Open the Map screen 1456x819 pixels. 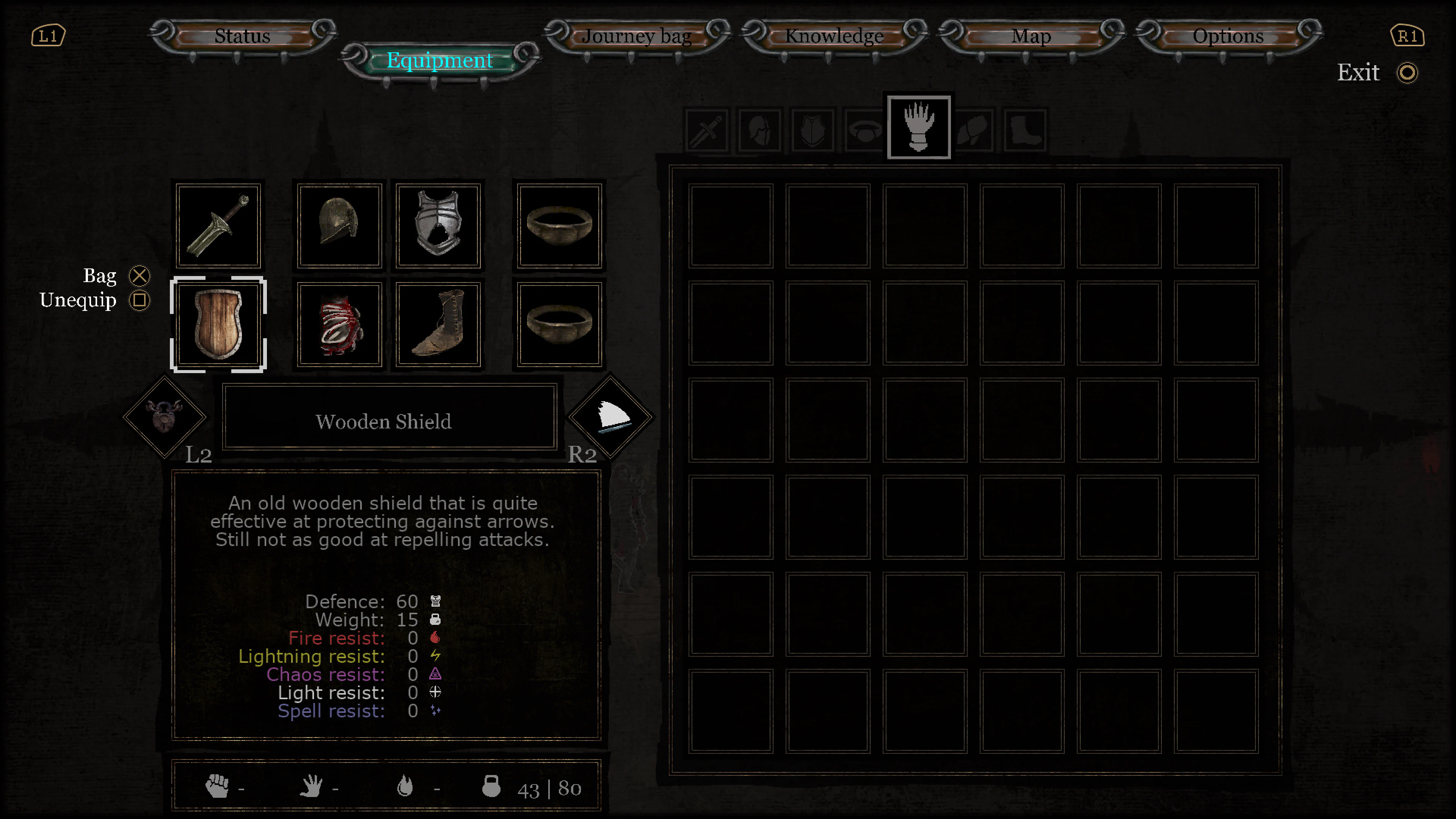click(1031, 36)
